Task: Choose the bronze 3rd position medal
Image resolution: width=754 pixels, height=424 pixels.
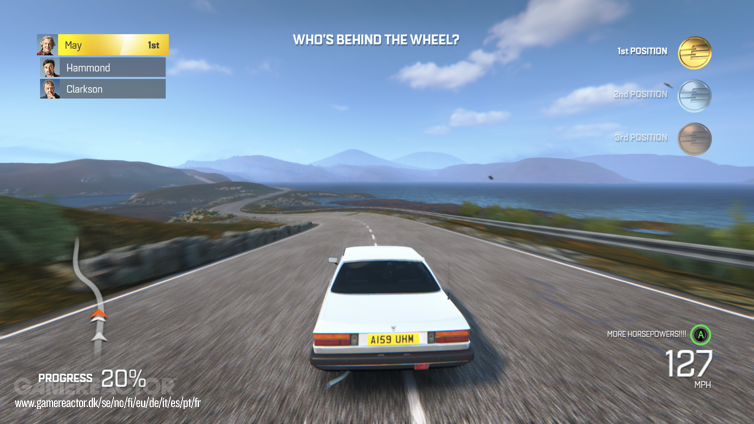Action: [x=694, y=138]
